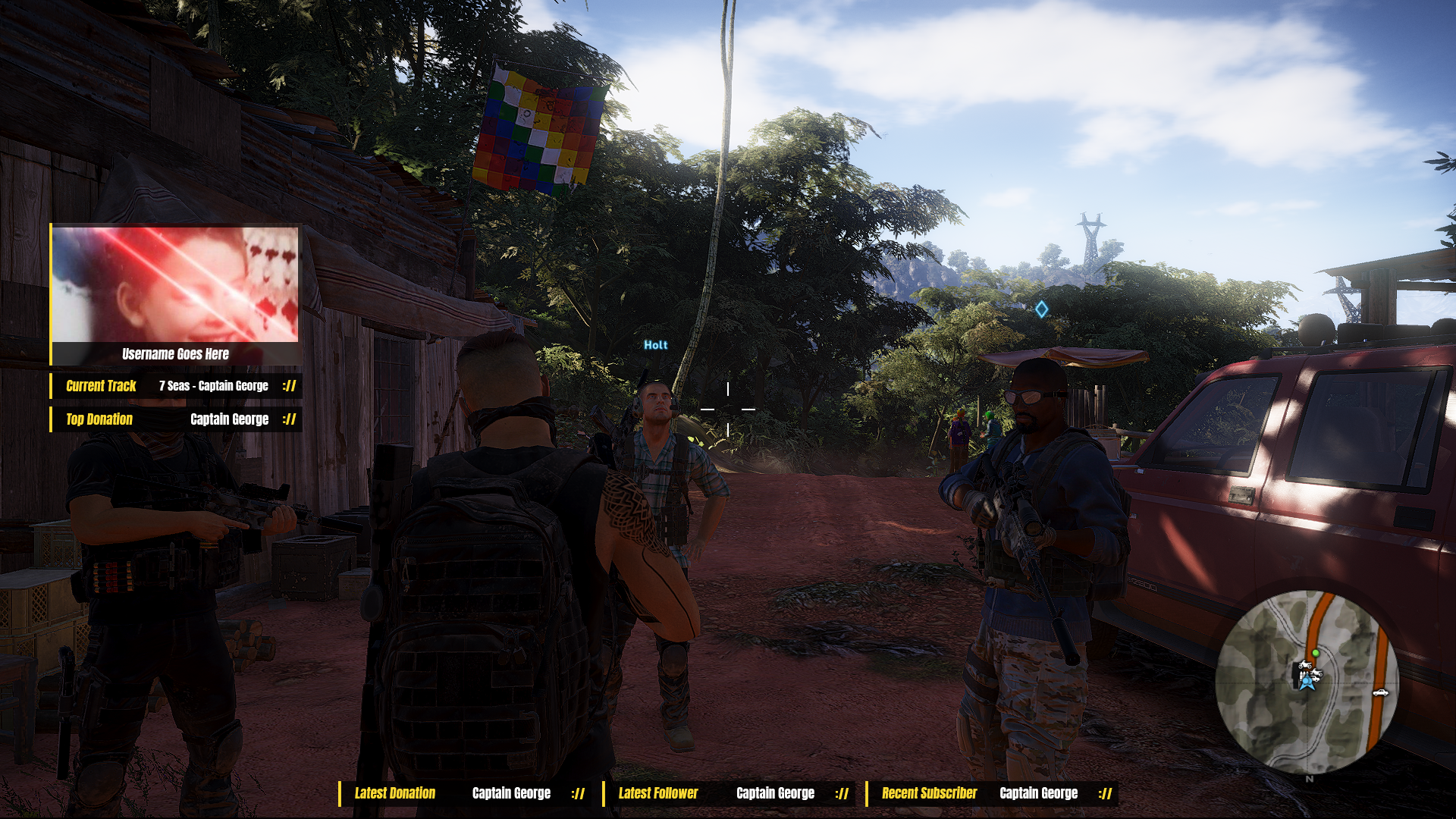Click the Recent Subscriber banner
The height and width of the screenshot is (819, 1456).
tap(992, 793)
